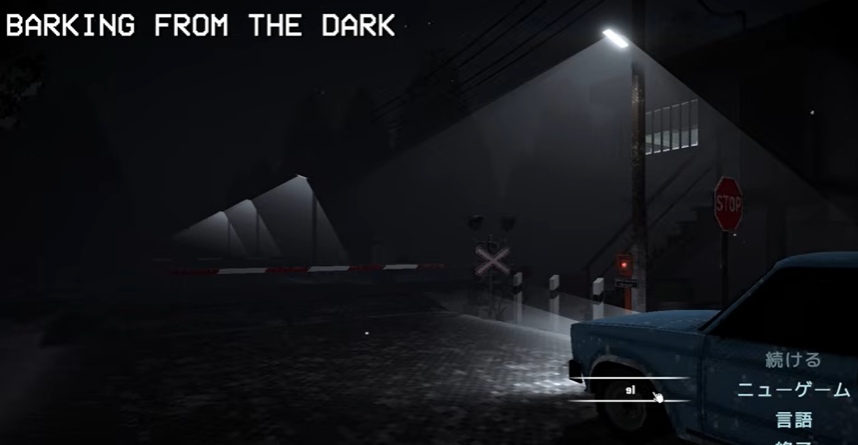858x445 pixels.
Task: Open the 言語 language menu
Action: (794, 420)
